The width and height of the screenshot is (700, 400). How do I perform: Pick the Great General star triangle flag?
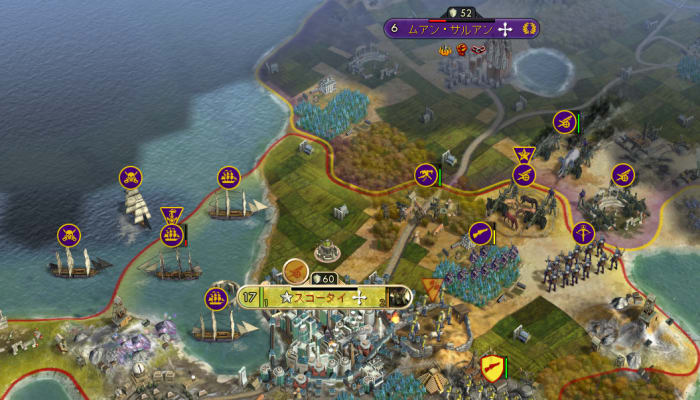click(524, 154)
